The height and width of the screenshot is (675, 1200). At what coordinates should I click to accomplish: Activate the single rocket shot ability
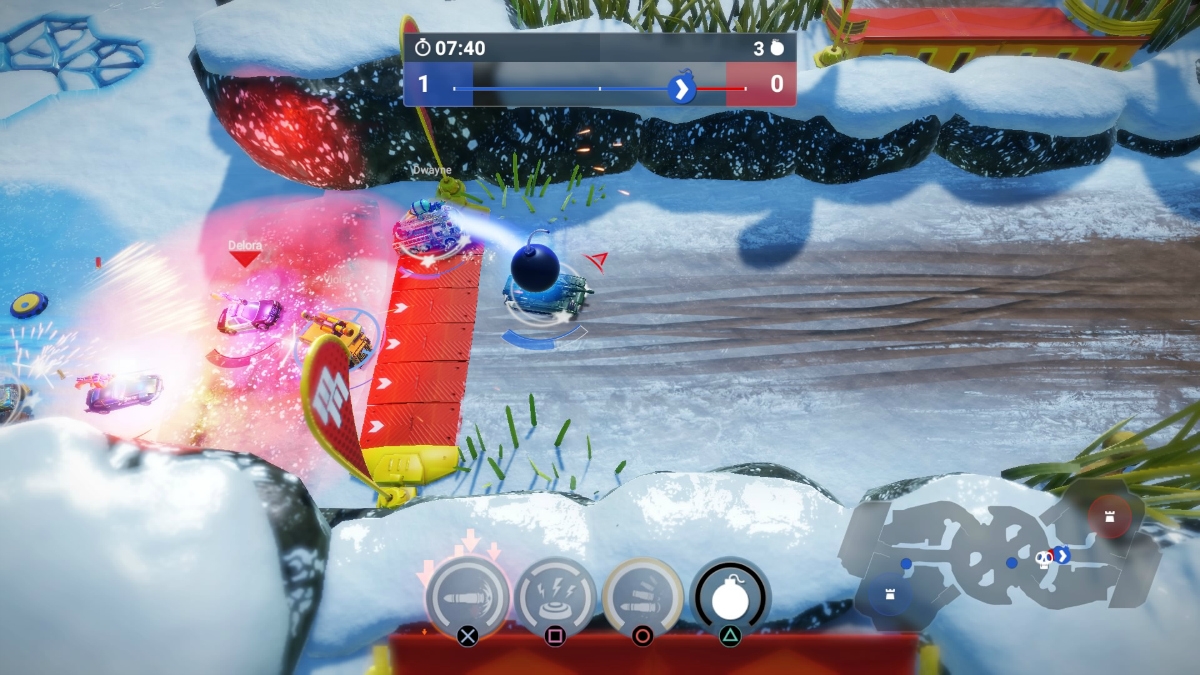[467, 597]
